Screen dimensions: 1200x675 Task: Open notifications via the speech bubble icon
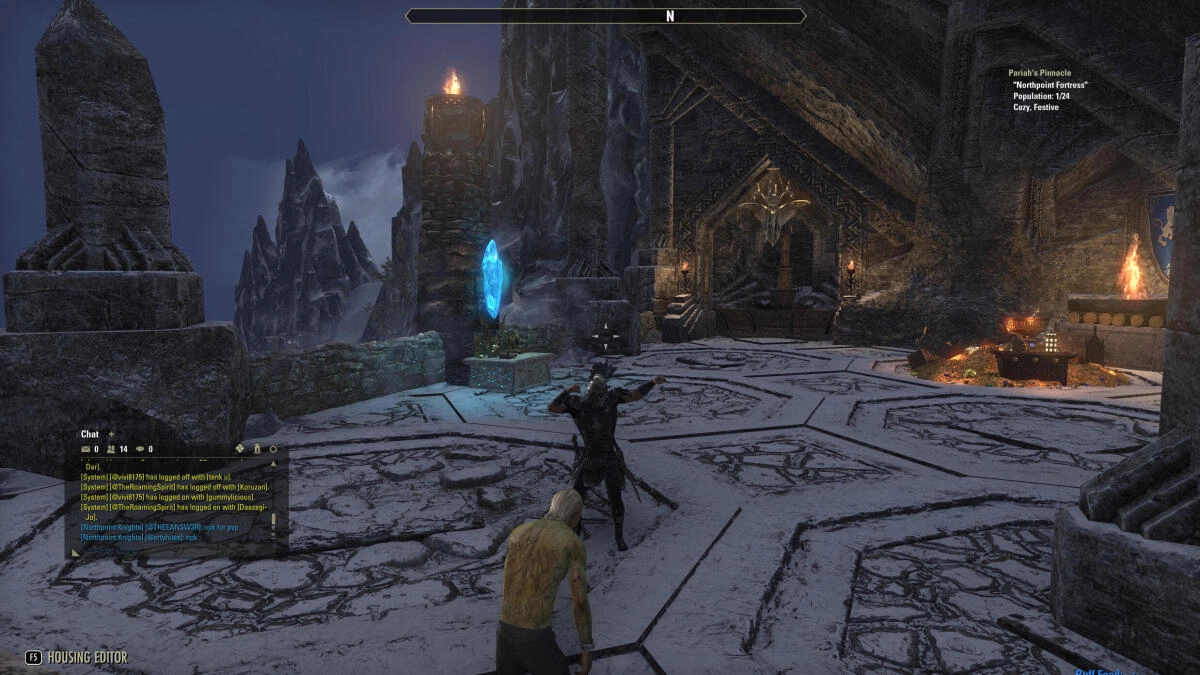(x=140, y=449)
